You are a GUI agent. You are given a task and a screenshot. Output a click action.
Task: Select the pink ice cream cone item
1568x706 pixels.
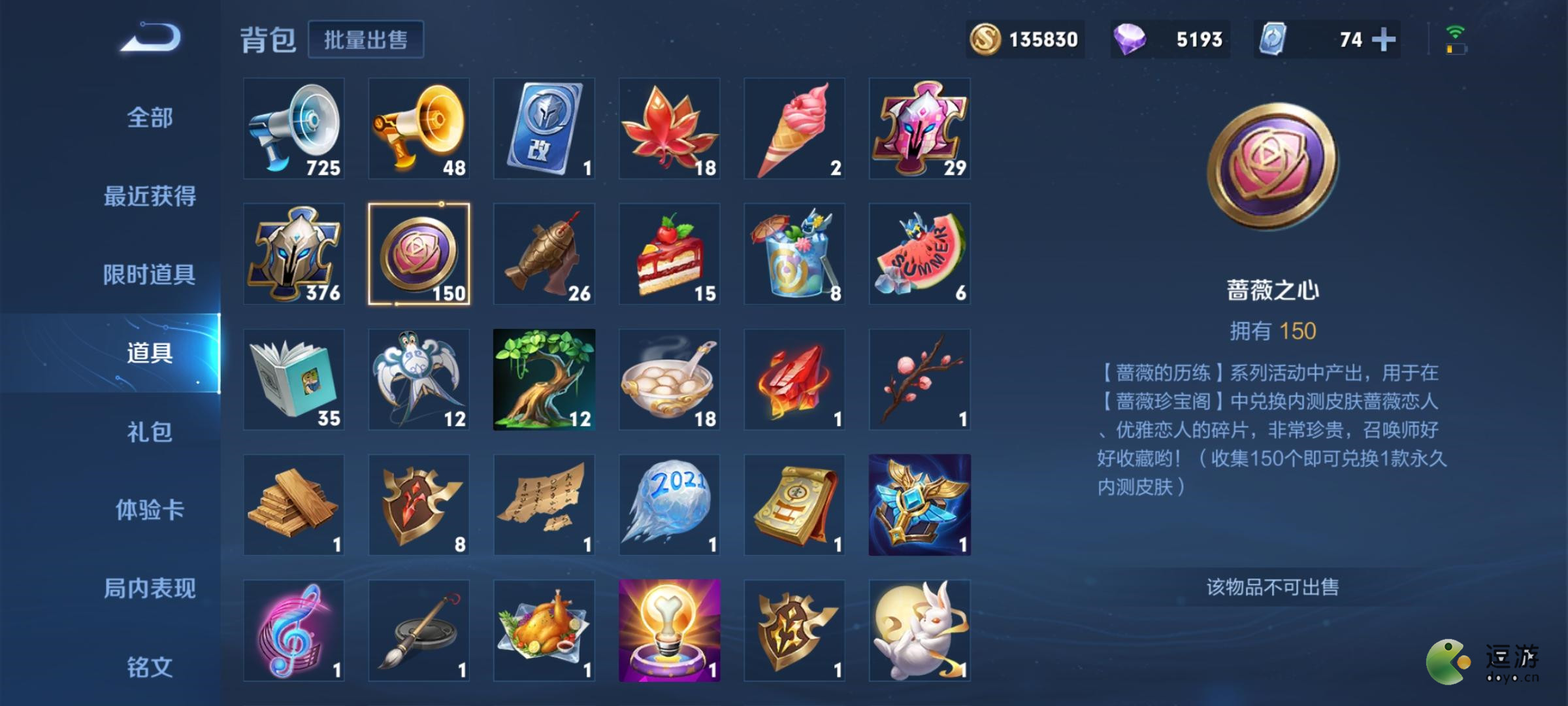click(x=794, y=129)
